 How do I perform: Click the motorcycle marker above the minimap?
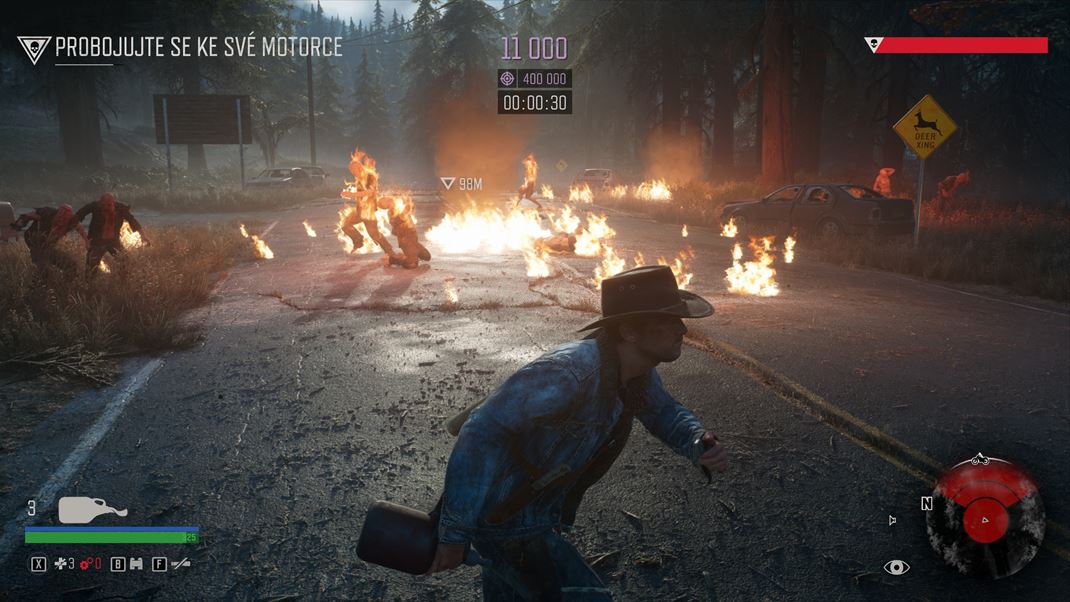[978, 459]
